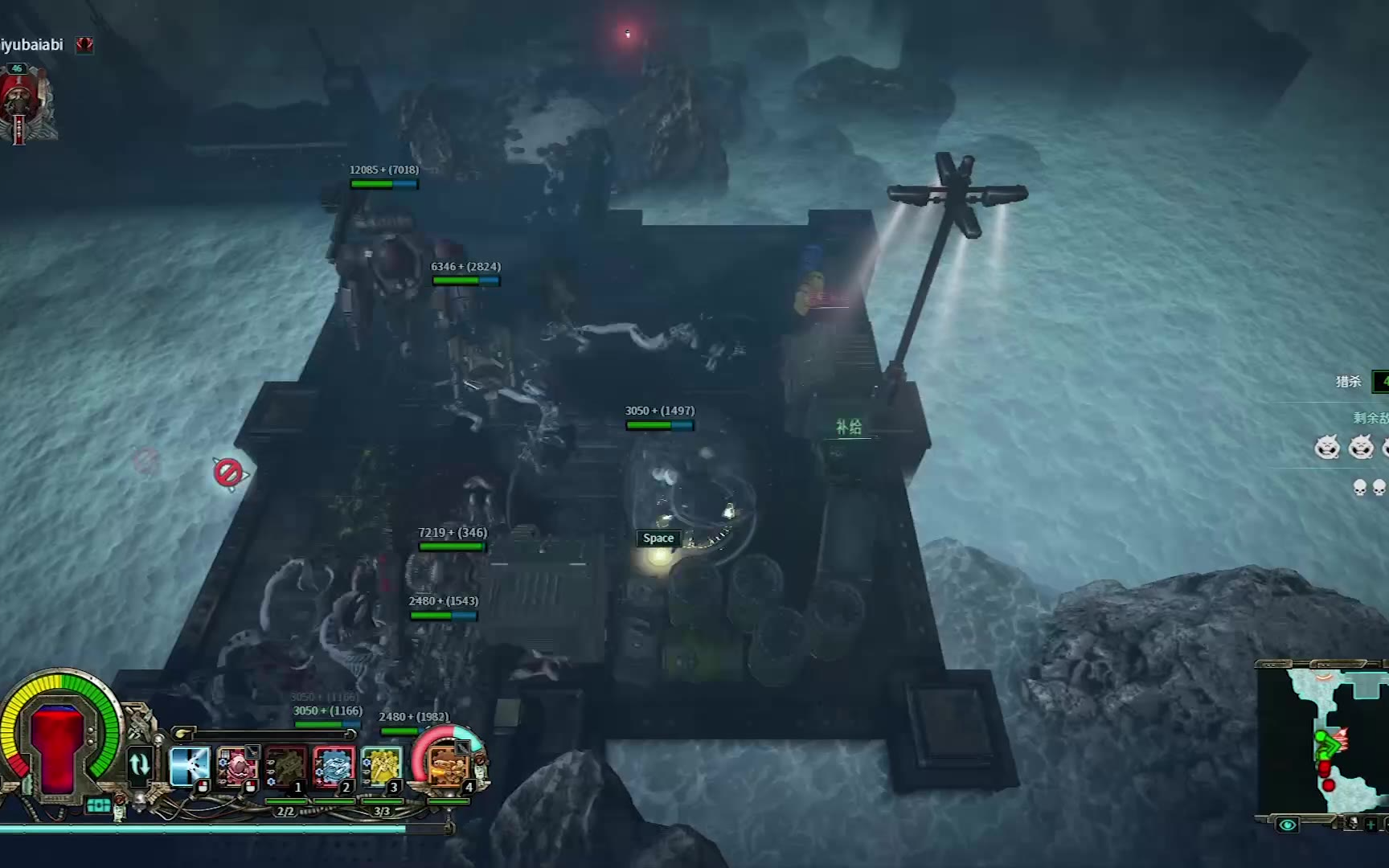Click the skull icon below the minimap

[1353, 823]
